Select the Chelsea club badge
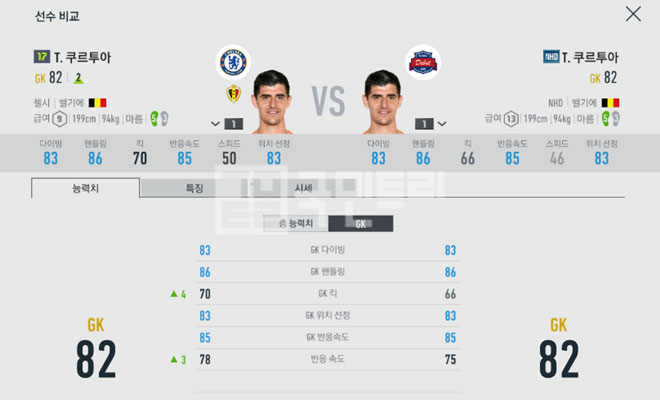660x400 pixels. point(233,63)
